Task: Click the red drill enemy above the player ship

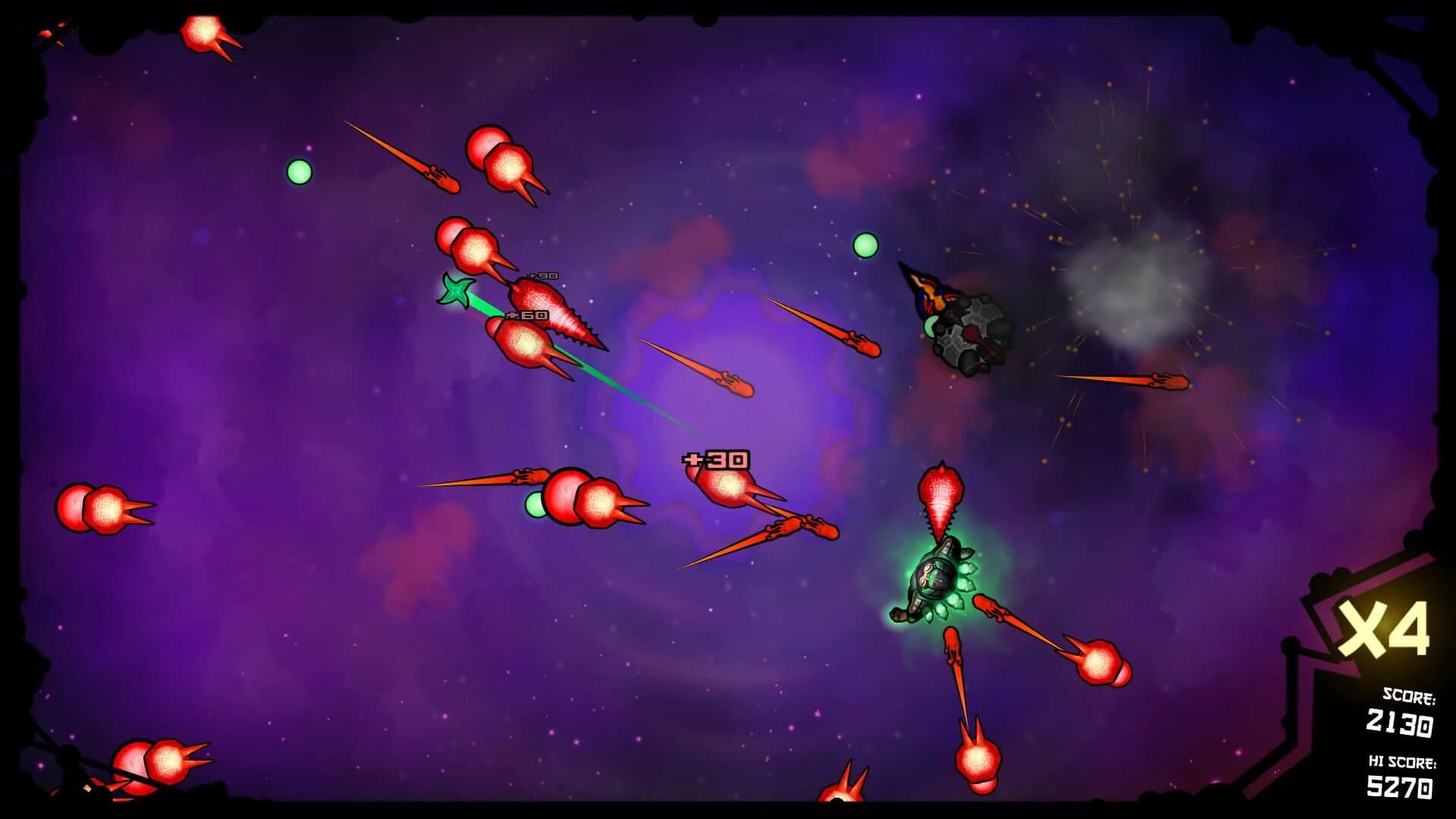Action: tap(940, 493)
